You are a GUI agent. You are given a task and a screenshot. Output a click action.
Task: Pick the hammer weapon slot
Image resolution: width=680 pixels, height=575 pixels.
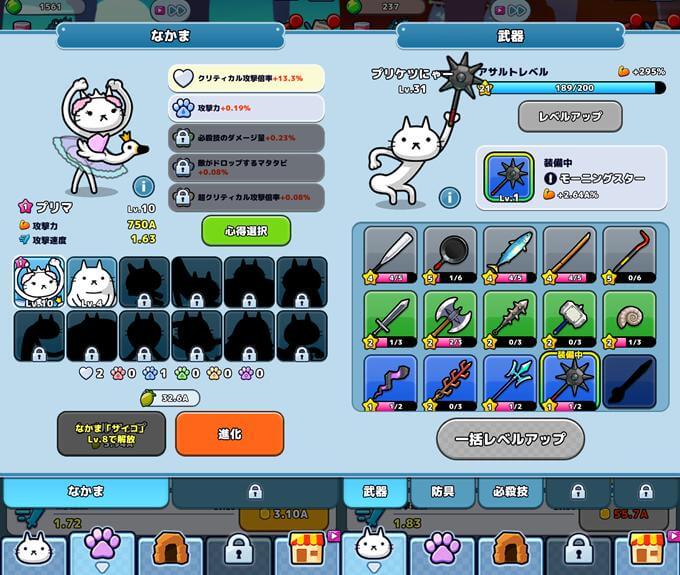(x=569, y=318)
